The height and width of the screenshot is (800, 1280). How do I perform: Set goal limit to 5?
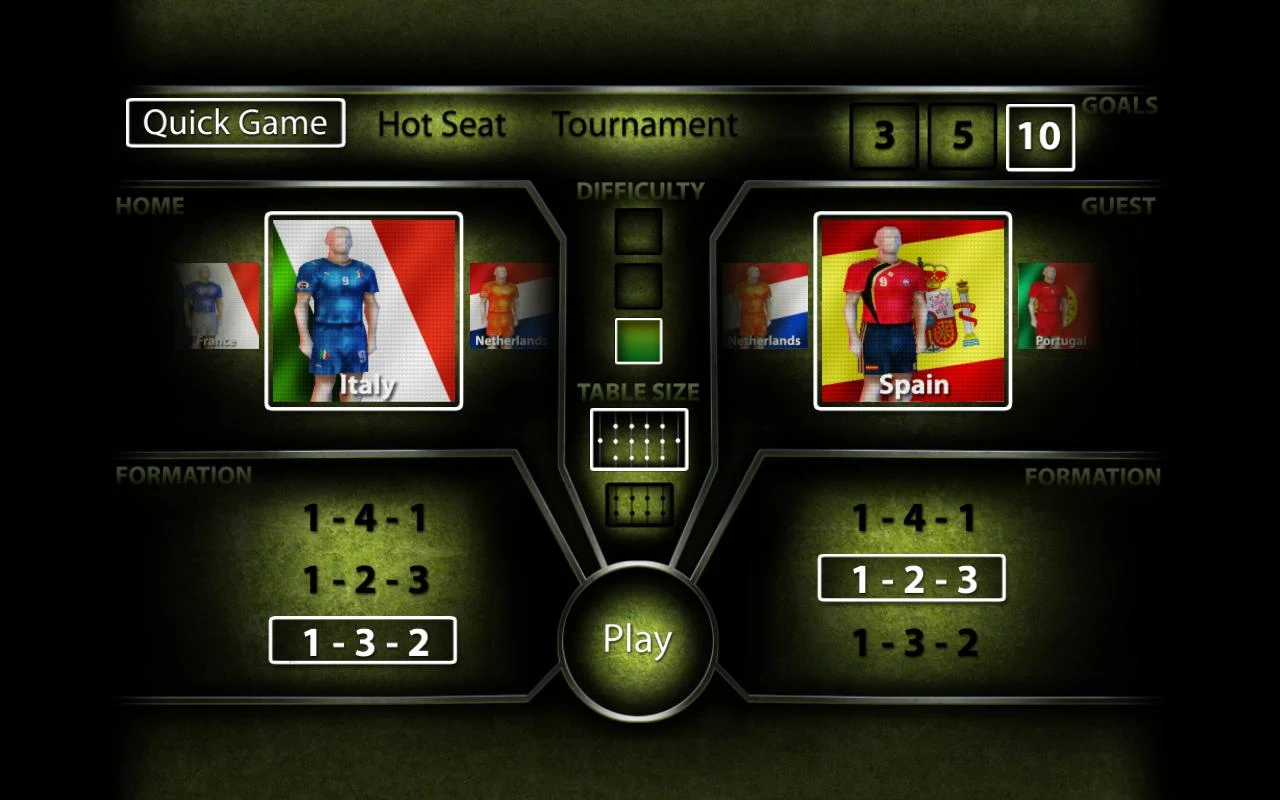(960, 137)
